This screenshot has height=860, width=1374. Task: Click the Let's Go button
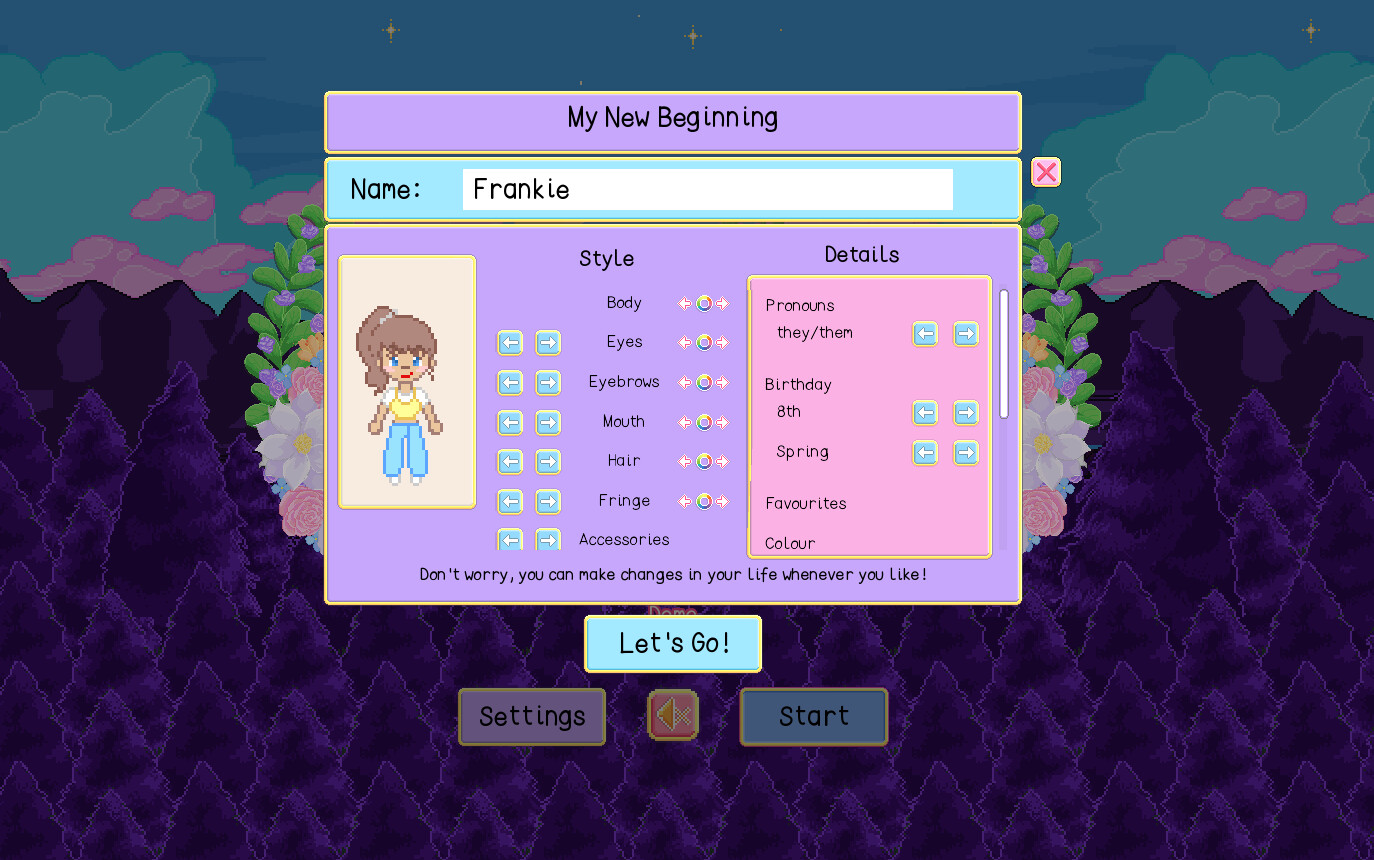(x=673, y=643)
